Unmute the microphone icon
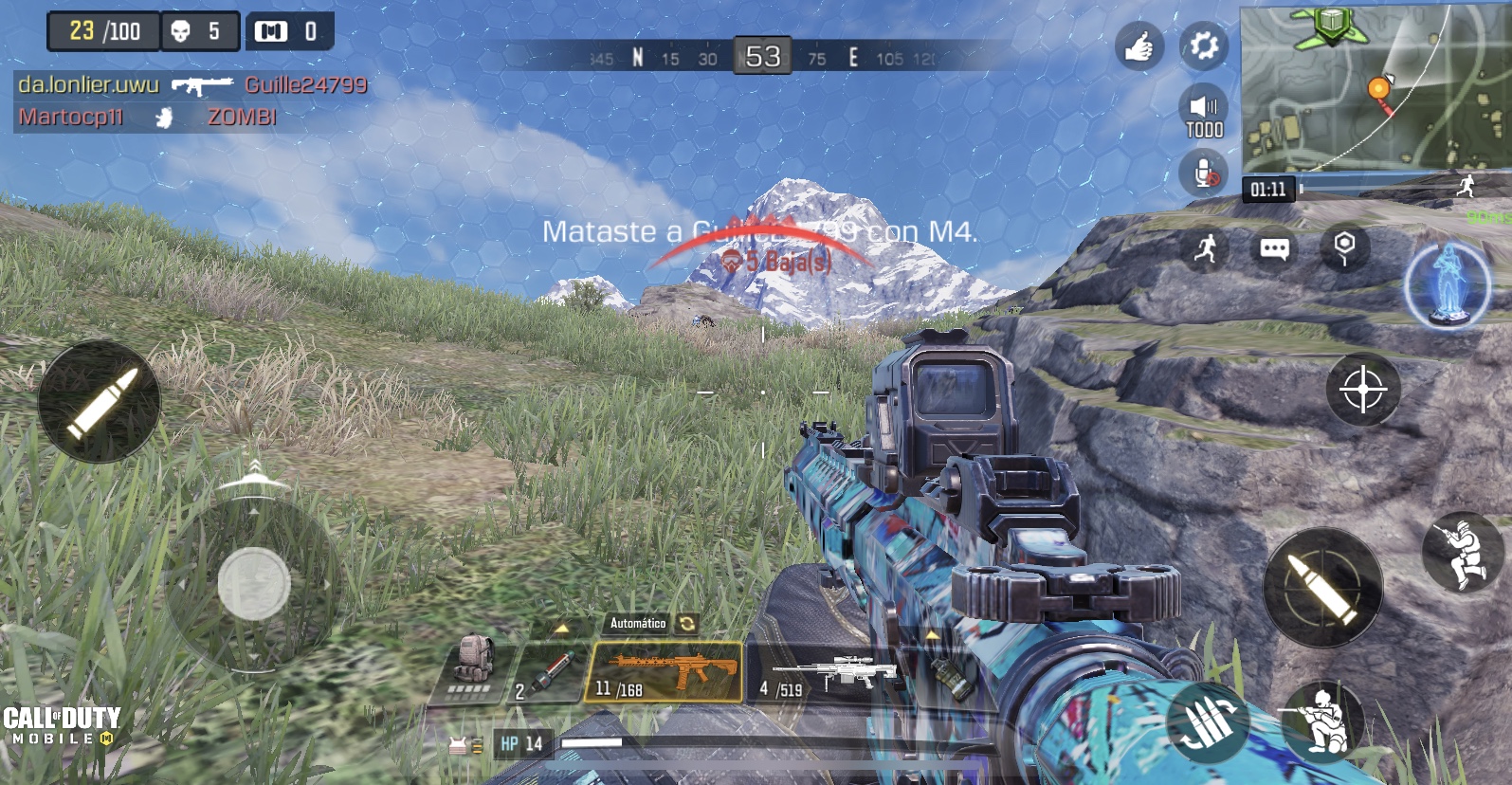 coord(1203,173)
